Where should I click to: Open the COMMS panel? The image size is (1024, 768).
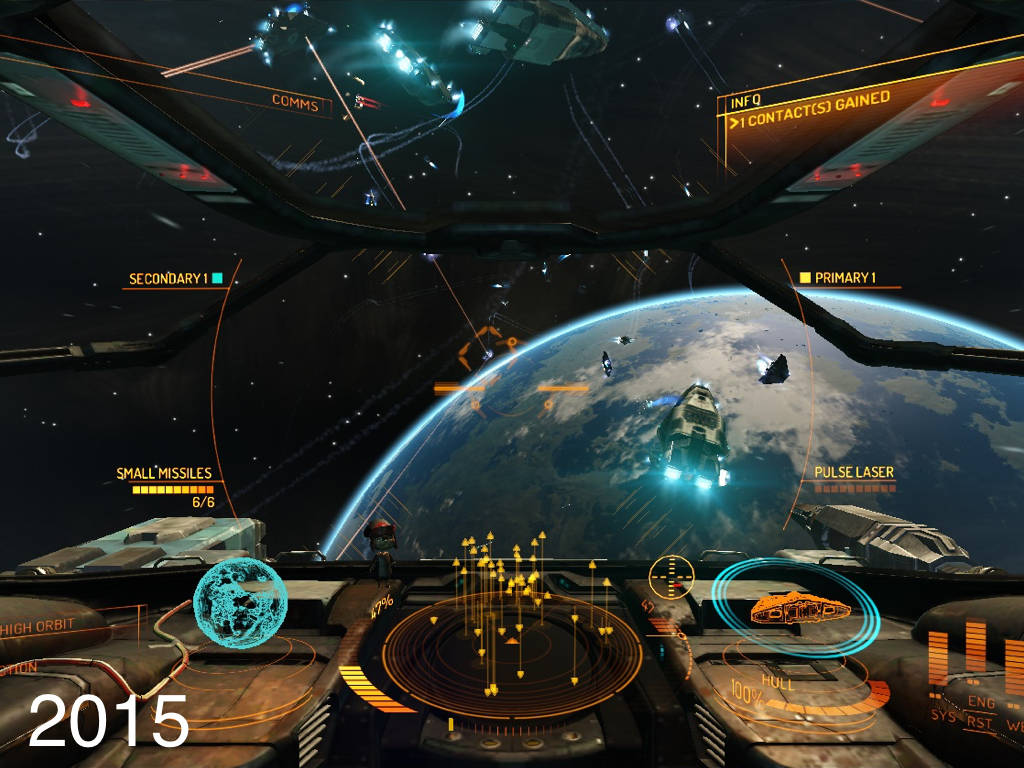[295, 103]
